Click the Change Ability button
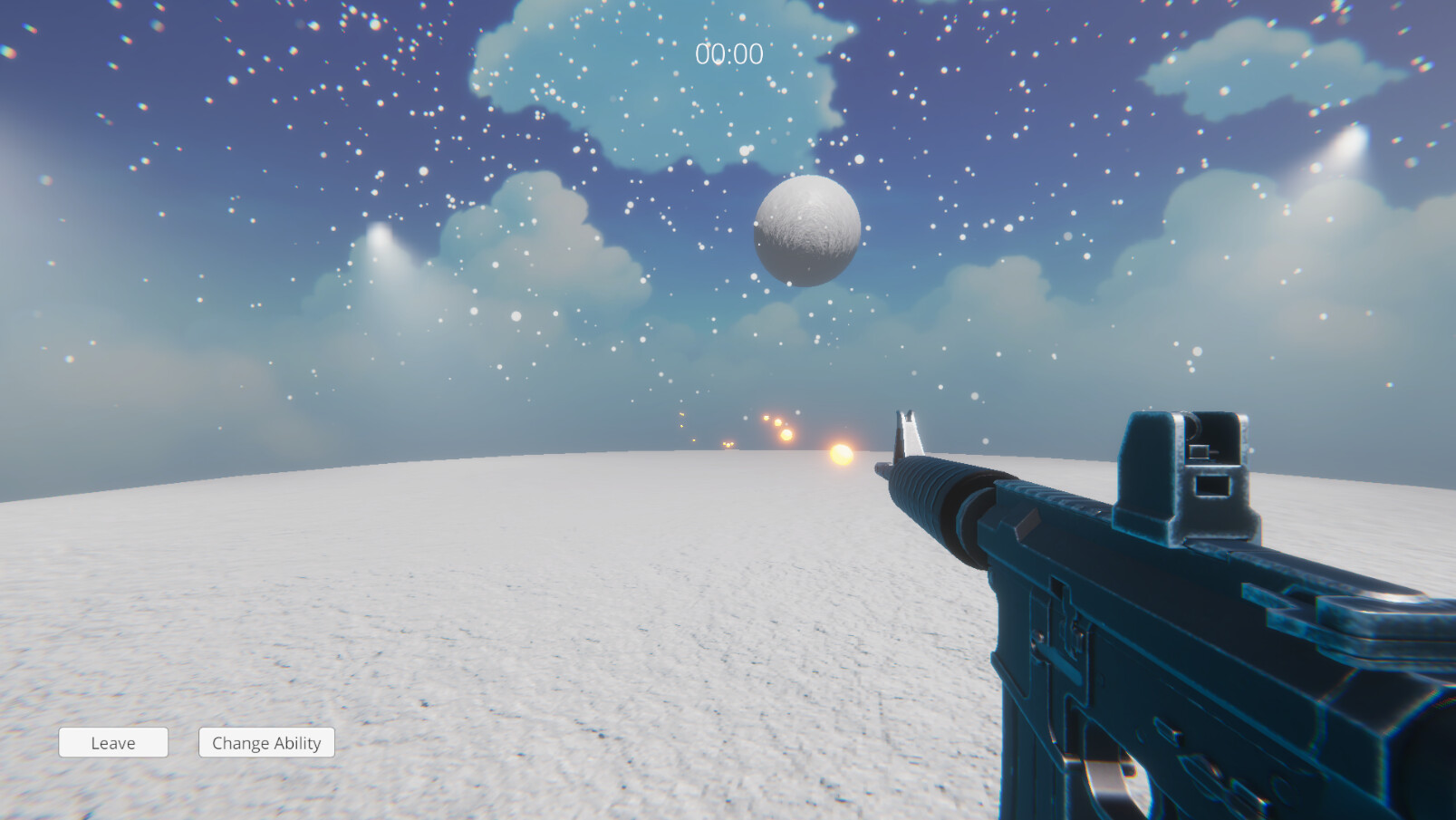This screenshot has height=820, width=1456. (266, 742)
